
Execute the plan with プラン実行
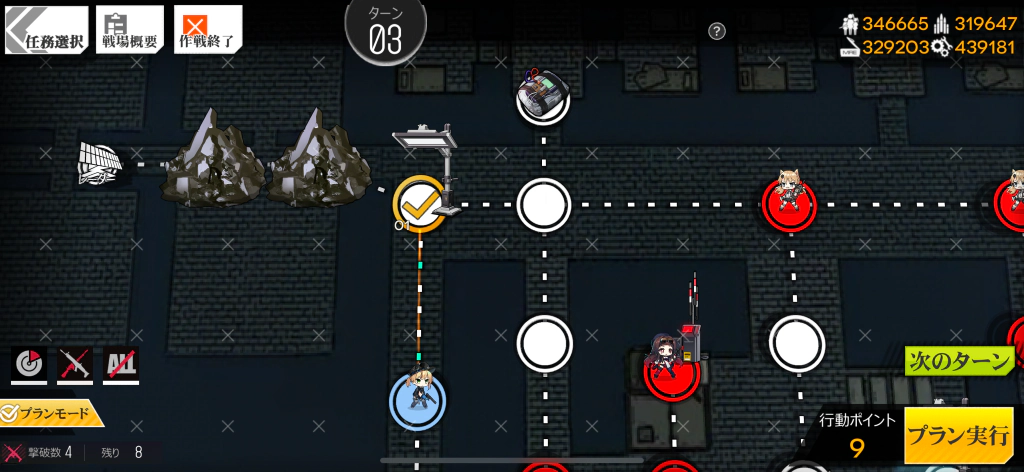tap(957, 436)
